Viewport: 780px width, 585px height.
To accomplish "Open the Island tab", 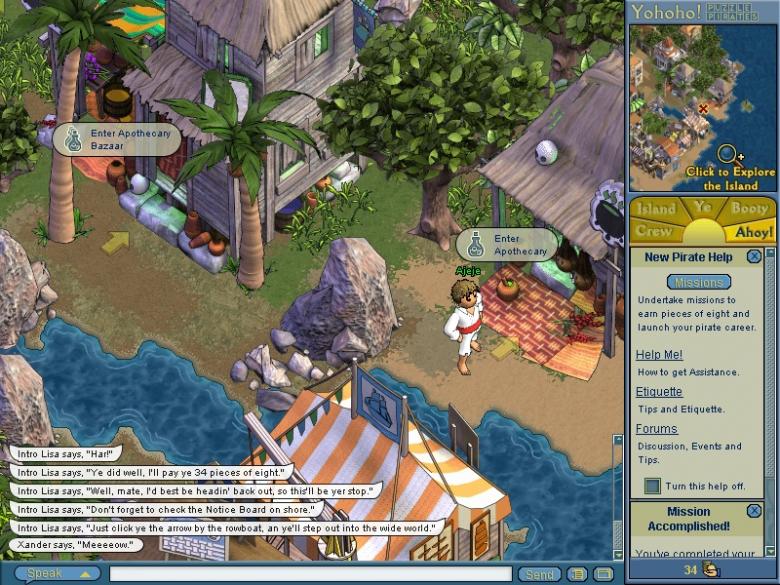I will pos(657,209).
